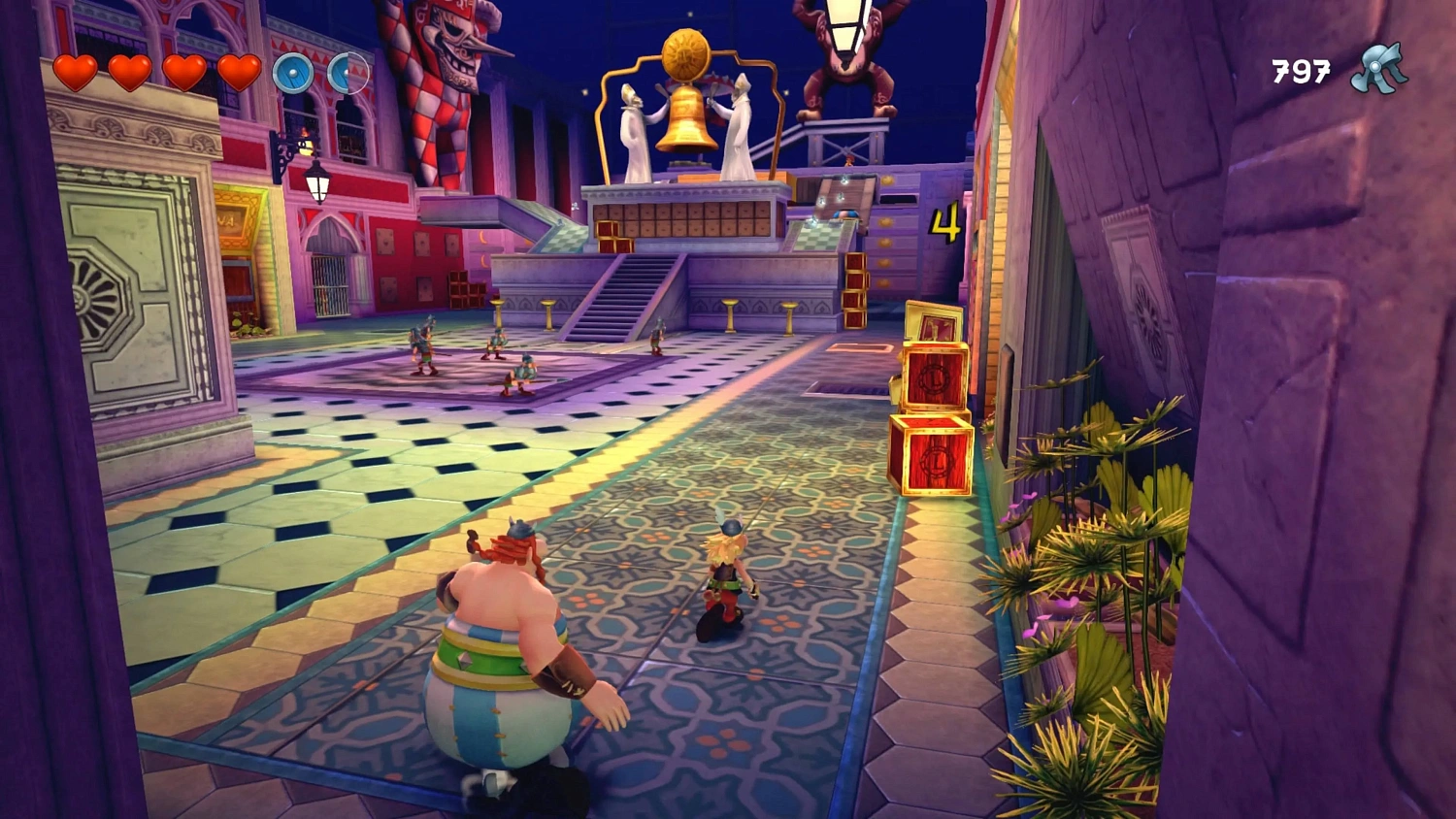Open the topmost crate of the stacked pile
1456x819 pixels.
pyautogui.click(x=934, y=320)
